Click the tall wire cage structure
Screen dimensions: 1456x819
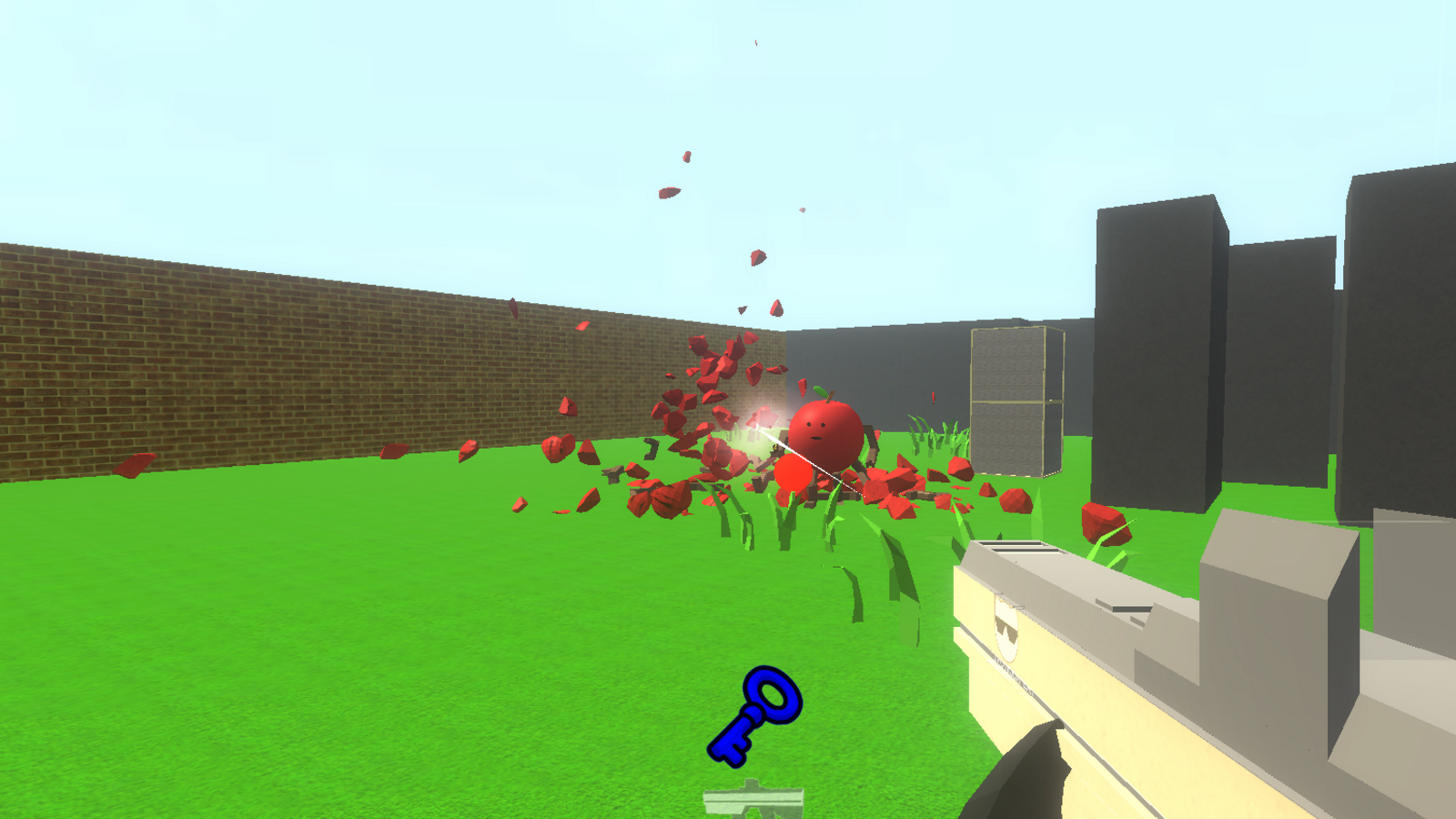tap(1010, 400)
